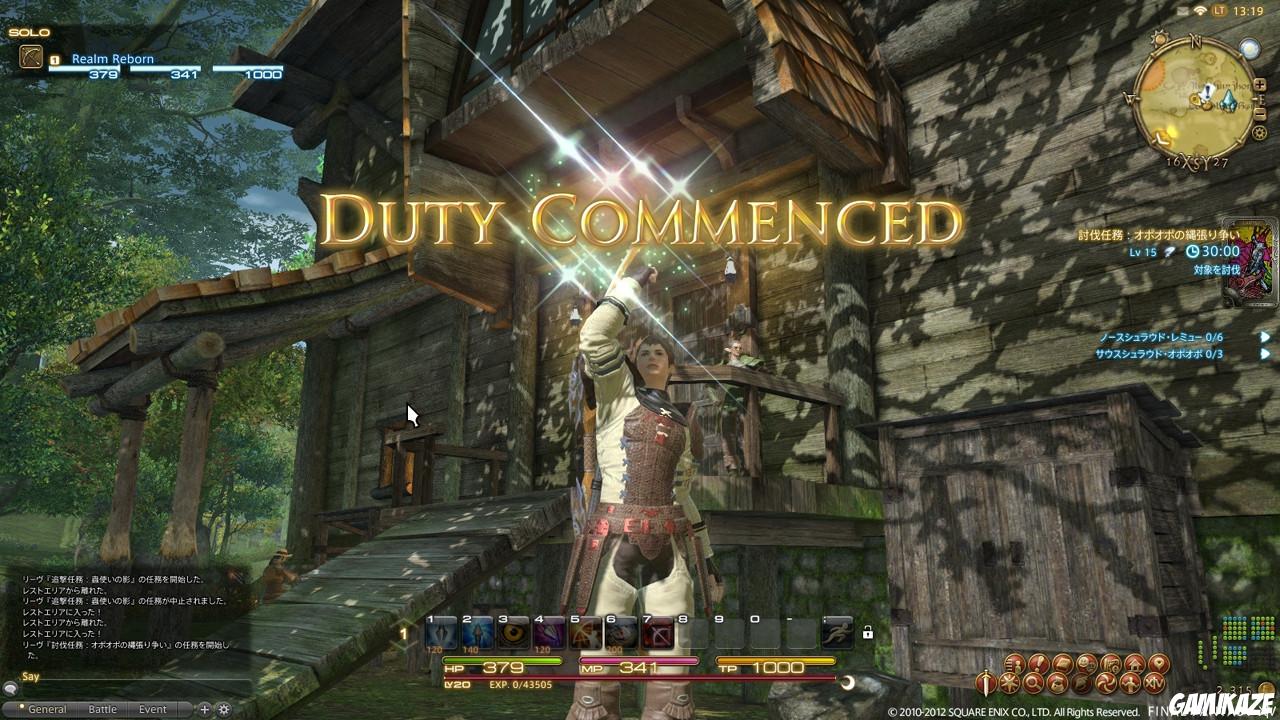Toggle the chat speech bubble icon

(x=11, y=689)
